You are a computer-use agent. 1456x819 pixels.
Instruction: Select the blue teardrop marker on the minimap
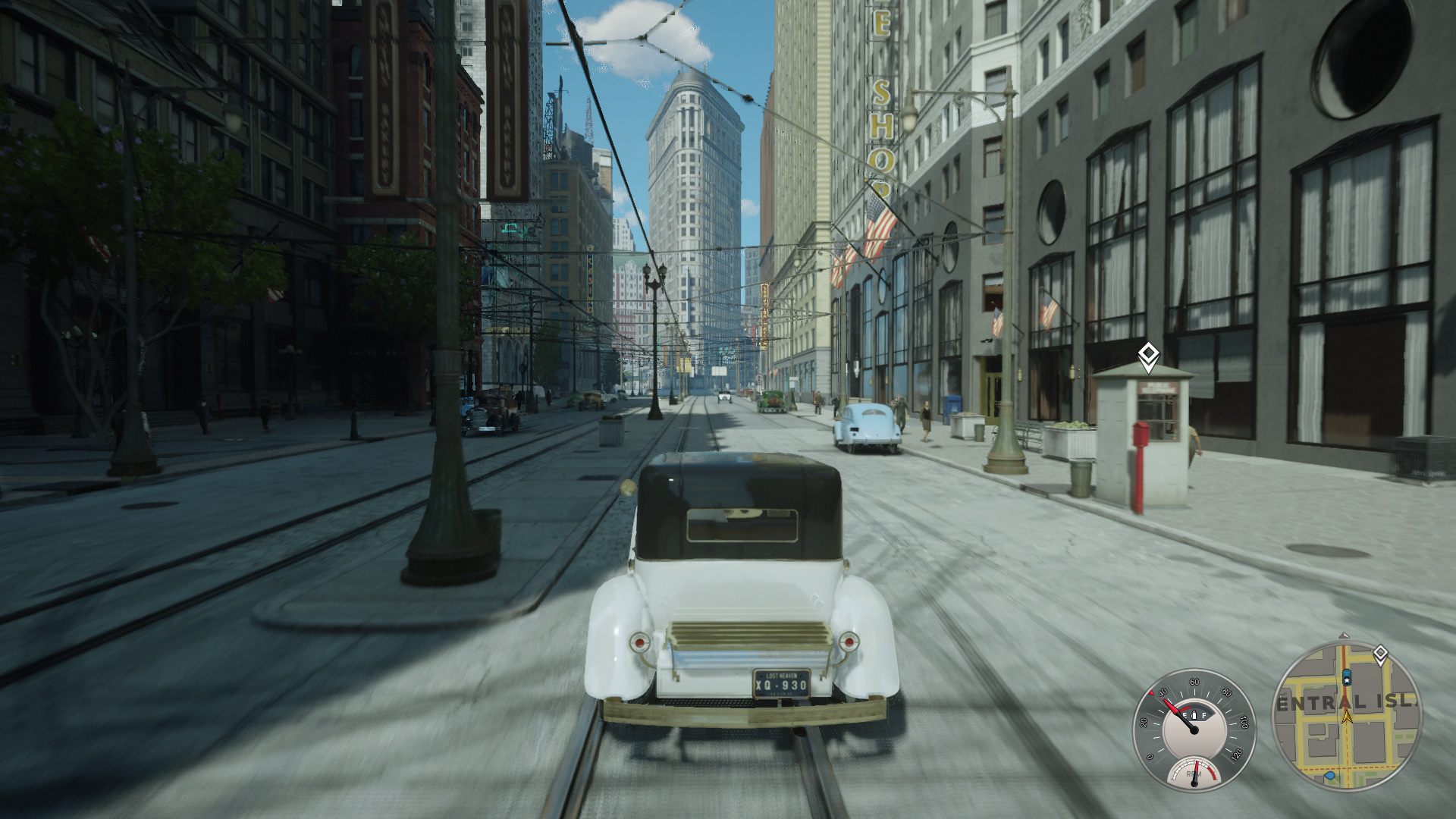pos(1329,776)
